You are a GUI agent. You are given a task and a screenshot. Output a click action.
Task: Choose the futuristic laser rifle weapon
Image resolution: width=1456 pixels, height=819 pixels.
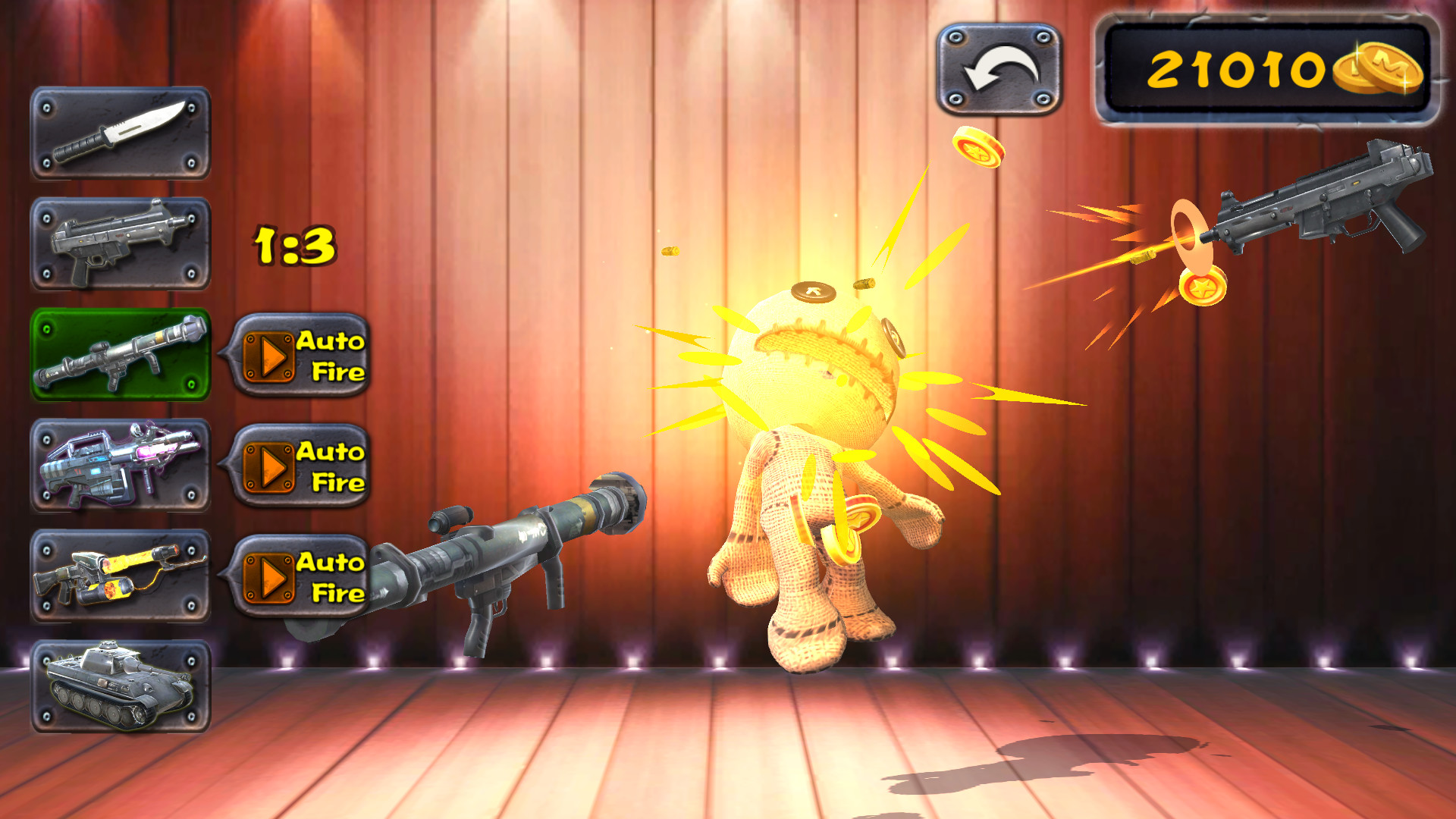pos(121,463)
